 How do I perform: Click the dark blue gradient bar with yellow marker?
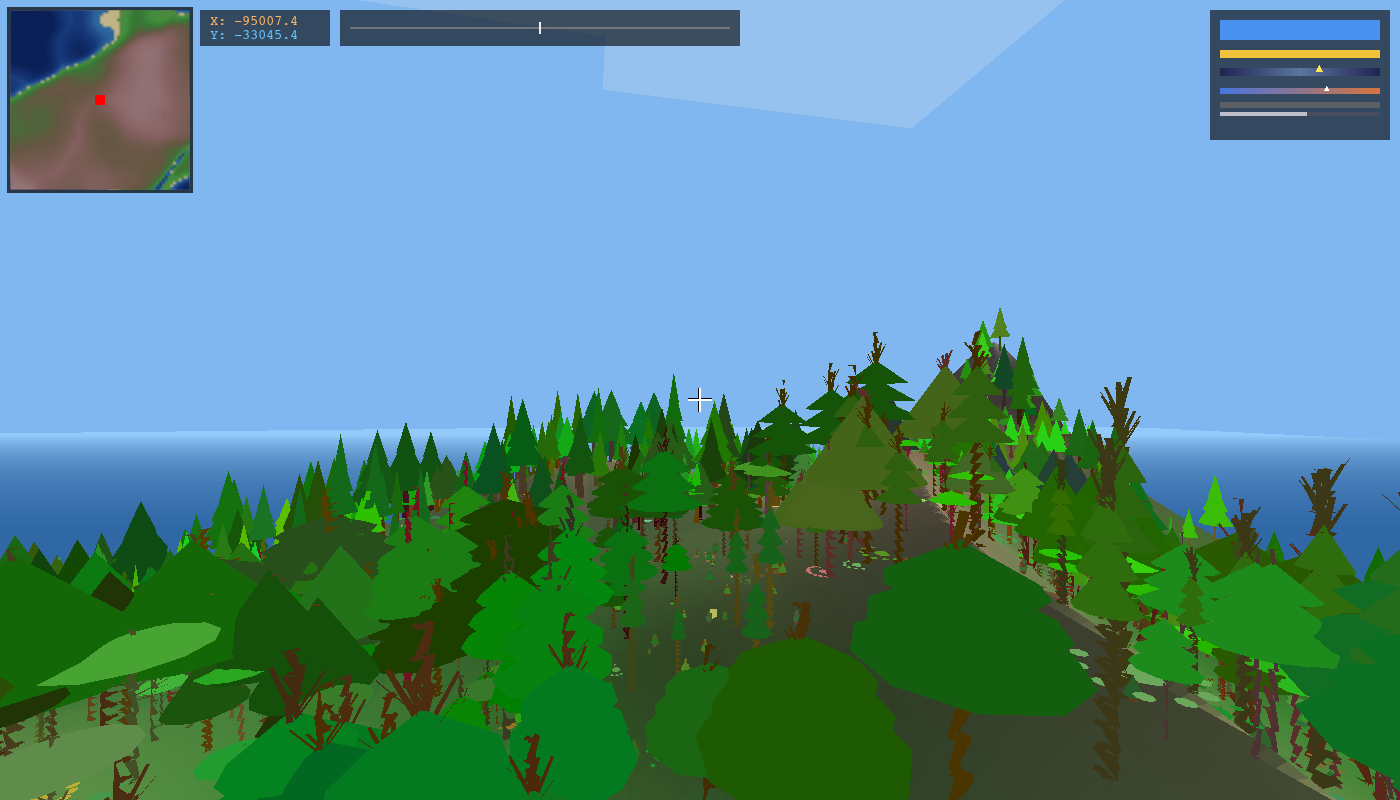(1299, 72)
